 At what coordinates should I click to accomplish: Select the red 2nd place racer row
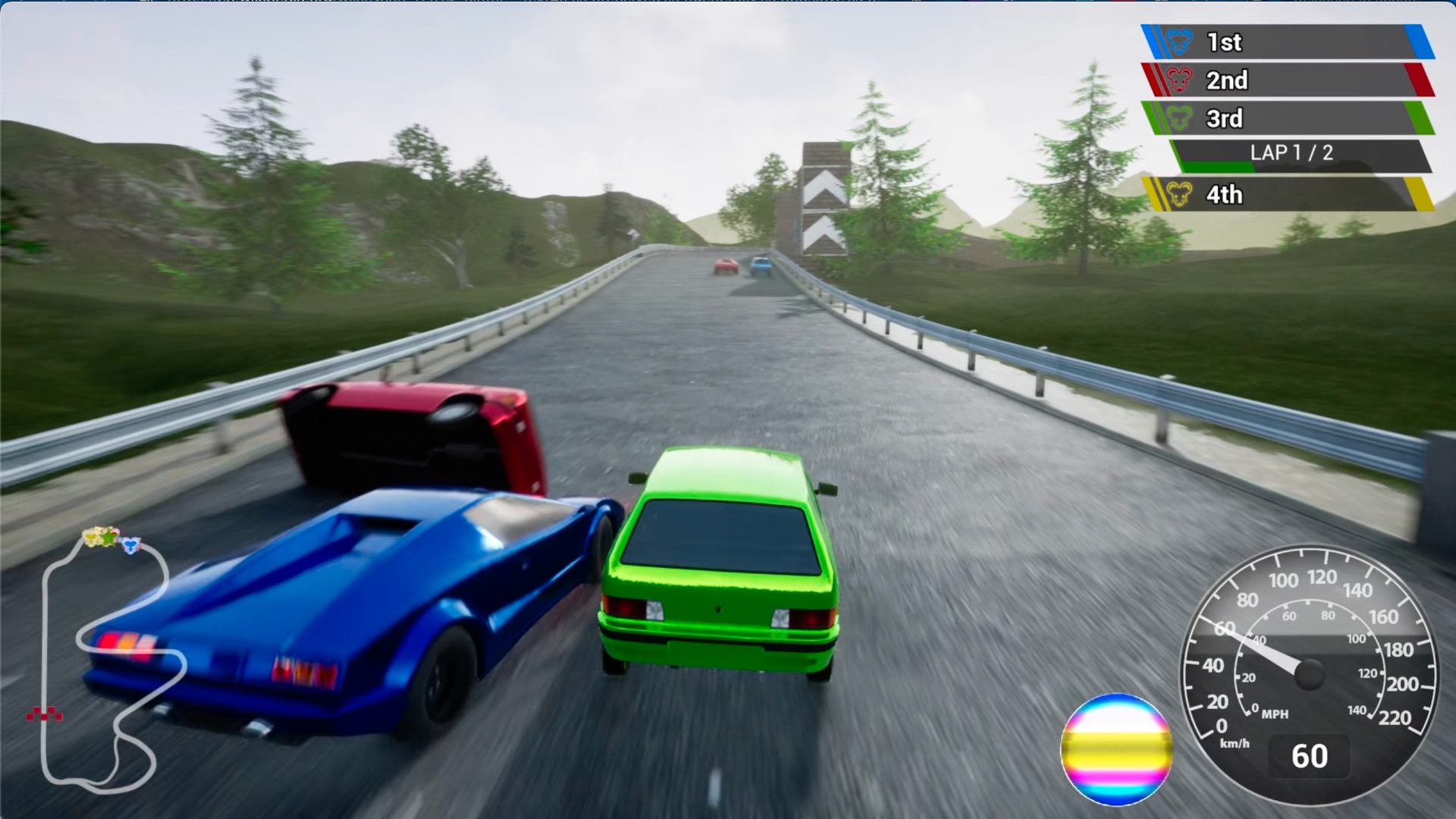click(1288, 80)
